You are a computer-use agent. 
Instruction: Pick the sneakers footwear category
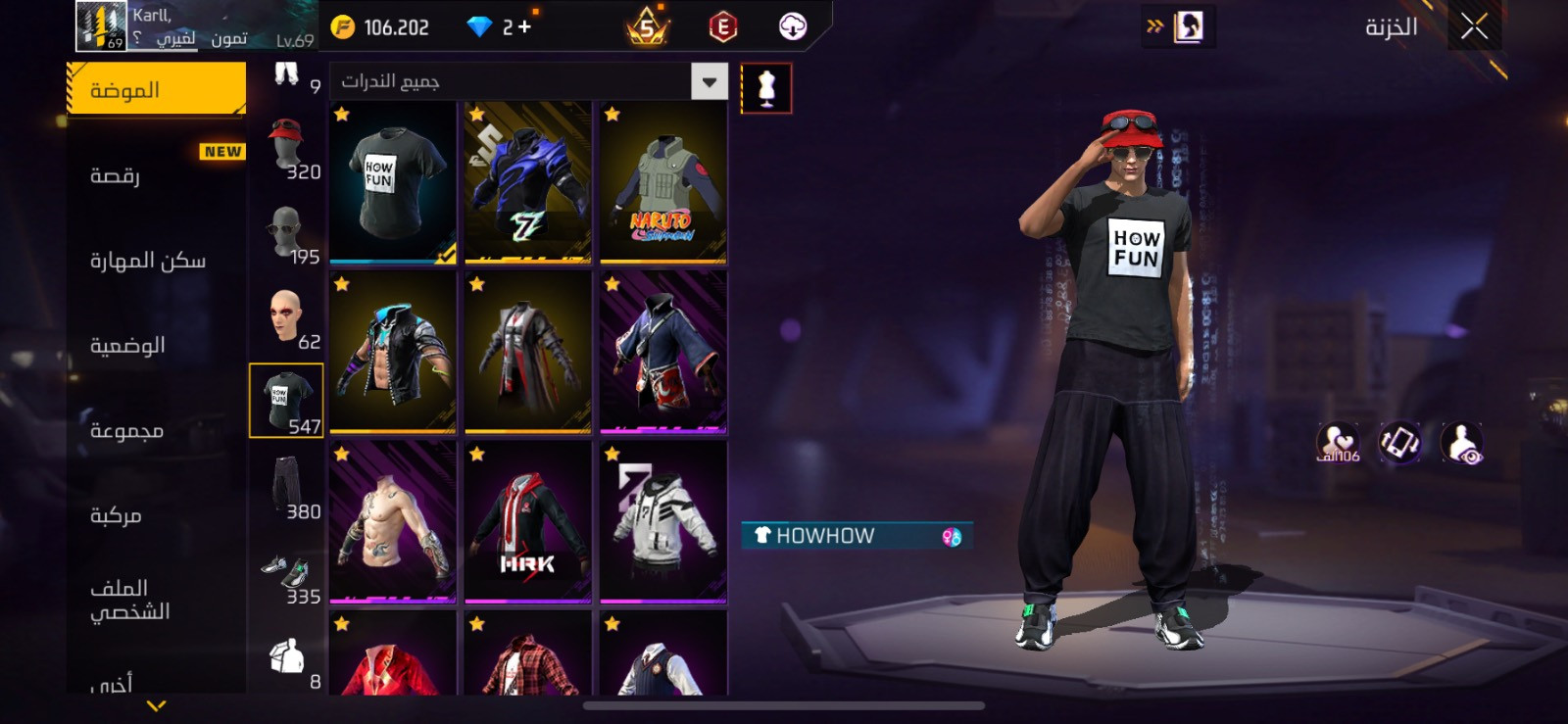tap(287, 572)
